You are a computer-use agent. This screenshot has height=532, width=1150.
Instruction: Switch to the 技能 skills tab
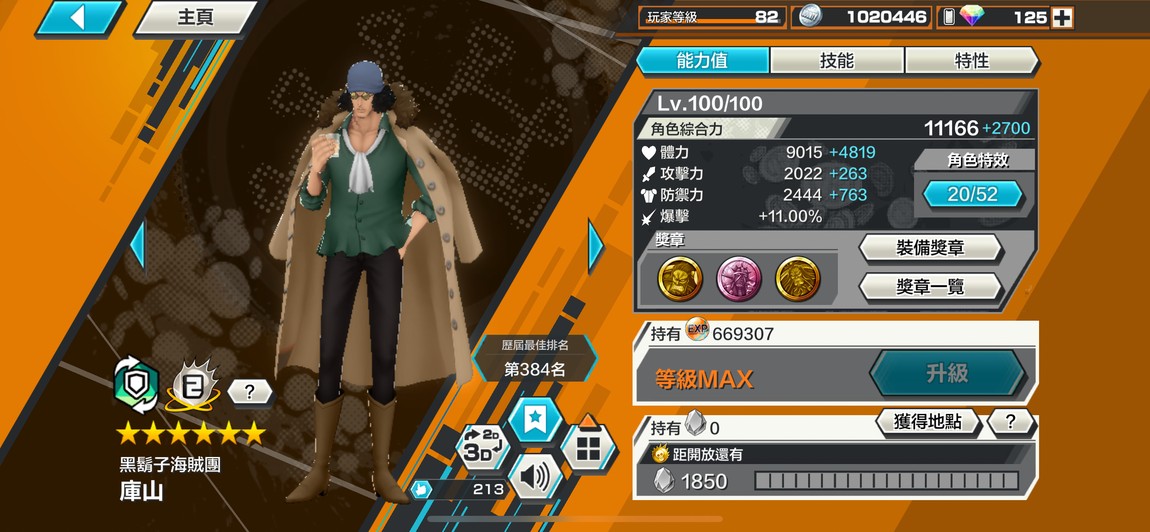pos(836,61)
